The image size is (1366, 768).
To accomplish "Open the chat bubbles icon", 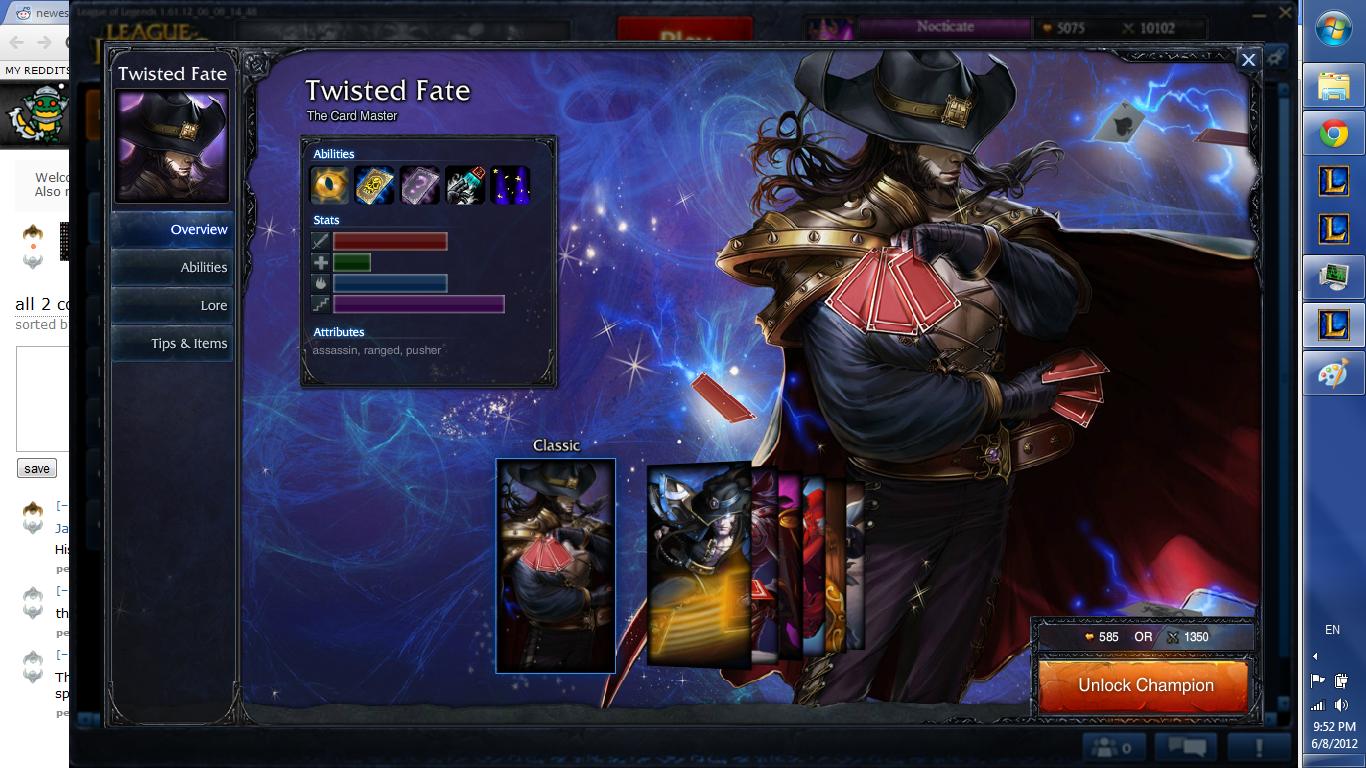I will click(x=1185, y=745).
